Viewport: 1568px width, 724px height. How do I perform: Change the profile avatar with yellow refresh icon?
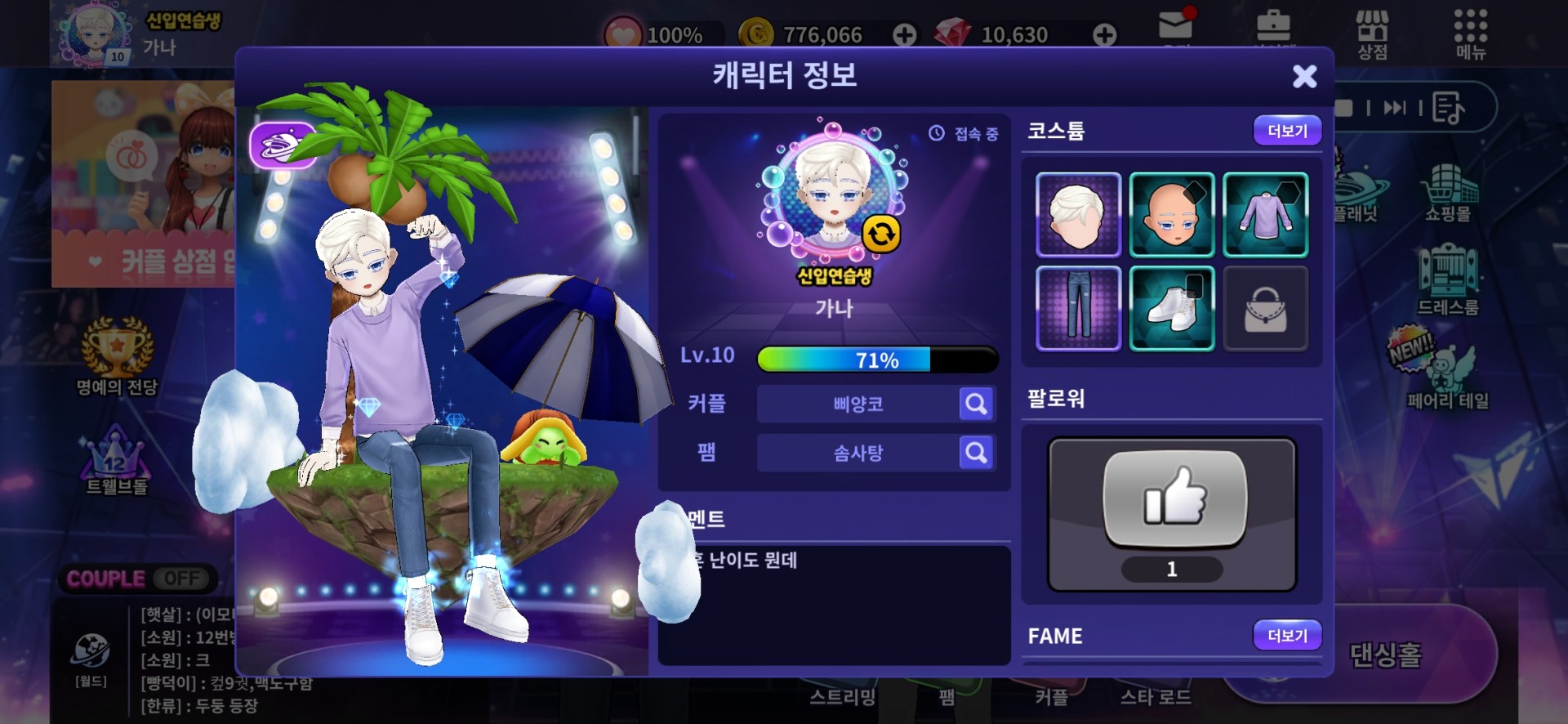coord(881,235)
